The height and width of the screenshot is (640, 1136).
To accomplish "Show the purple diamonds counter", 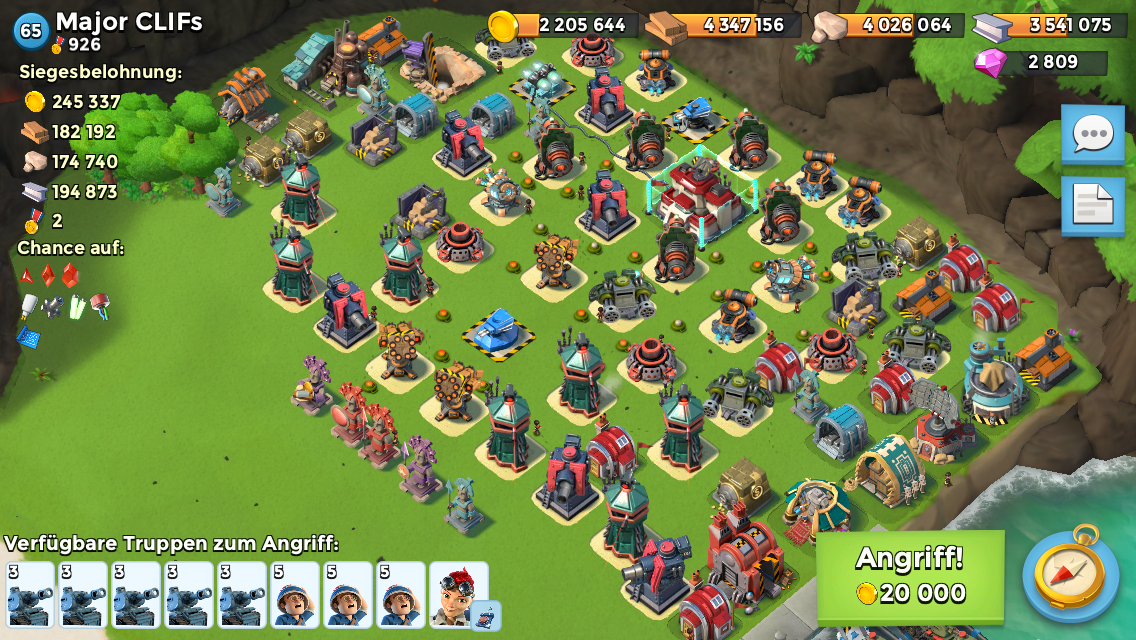I will [x=1040, y=62].
